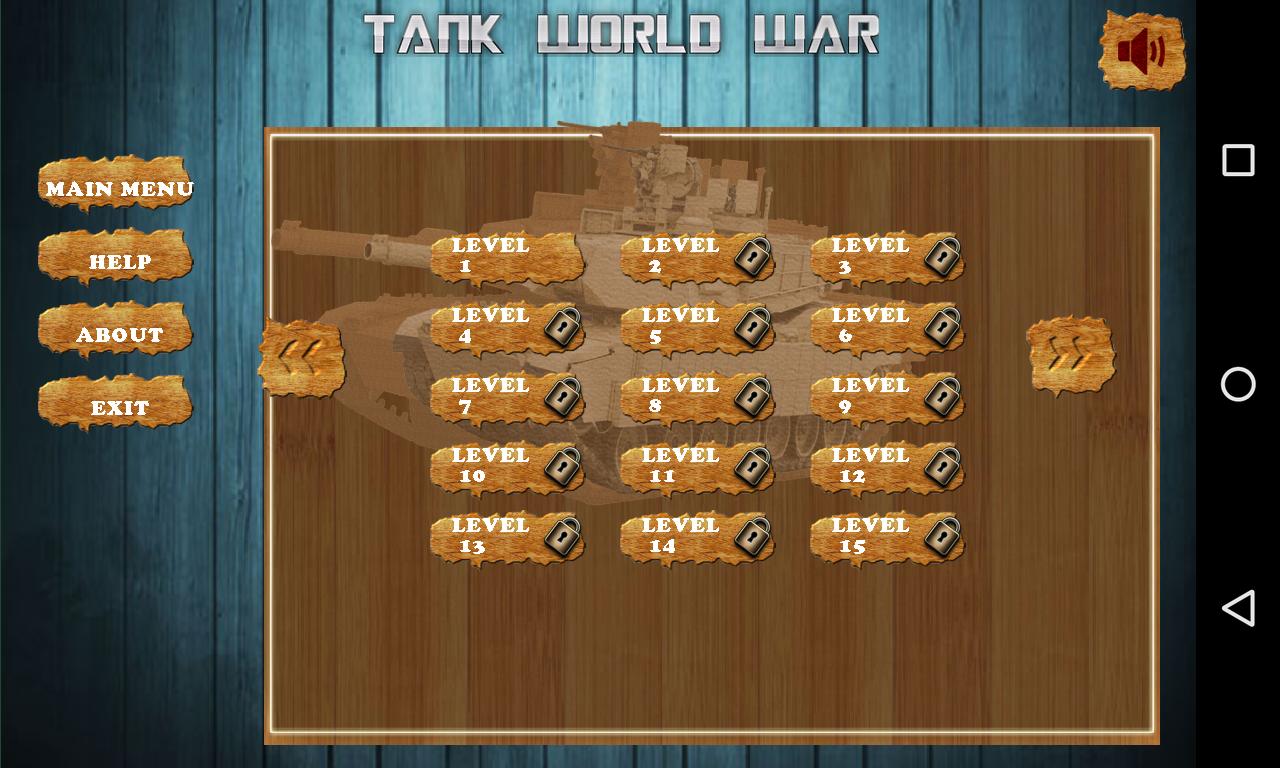This screenshot has width=1280, height=768.
Task: Click the padlock on Level 13
Action: click(562, 538)
